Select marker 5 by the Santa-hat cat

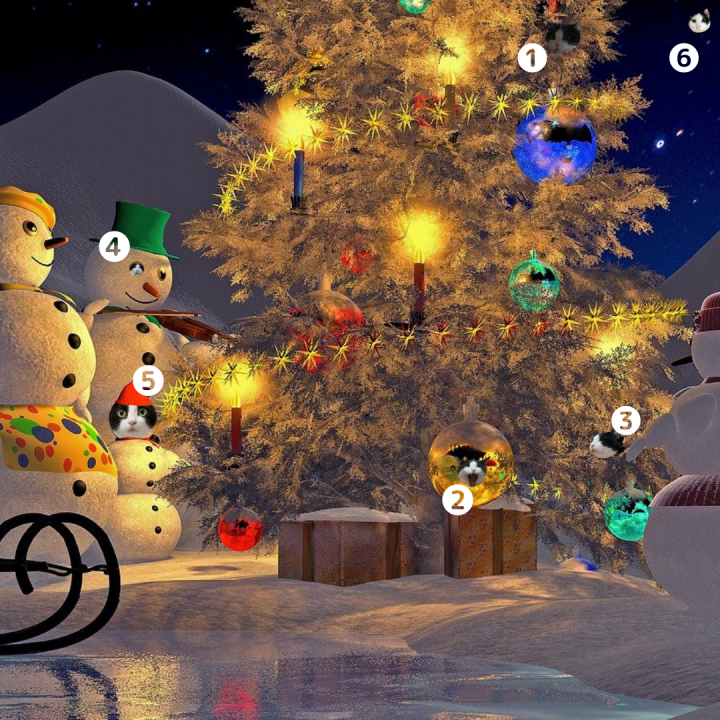[148, 381]
